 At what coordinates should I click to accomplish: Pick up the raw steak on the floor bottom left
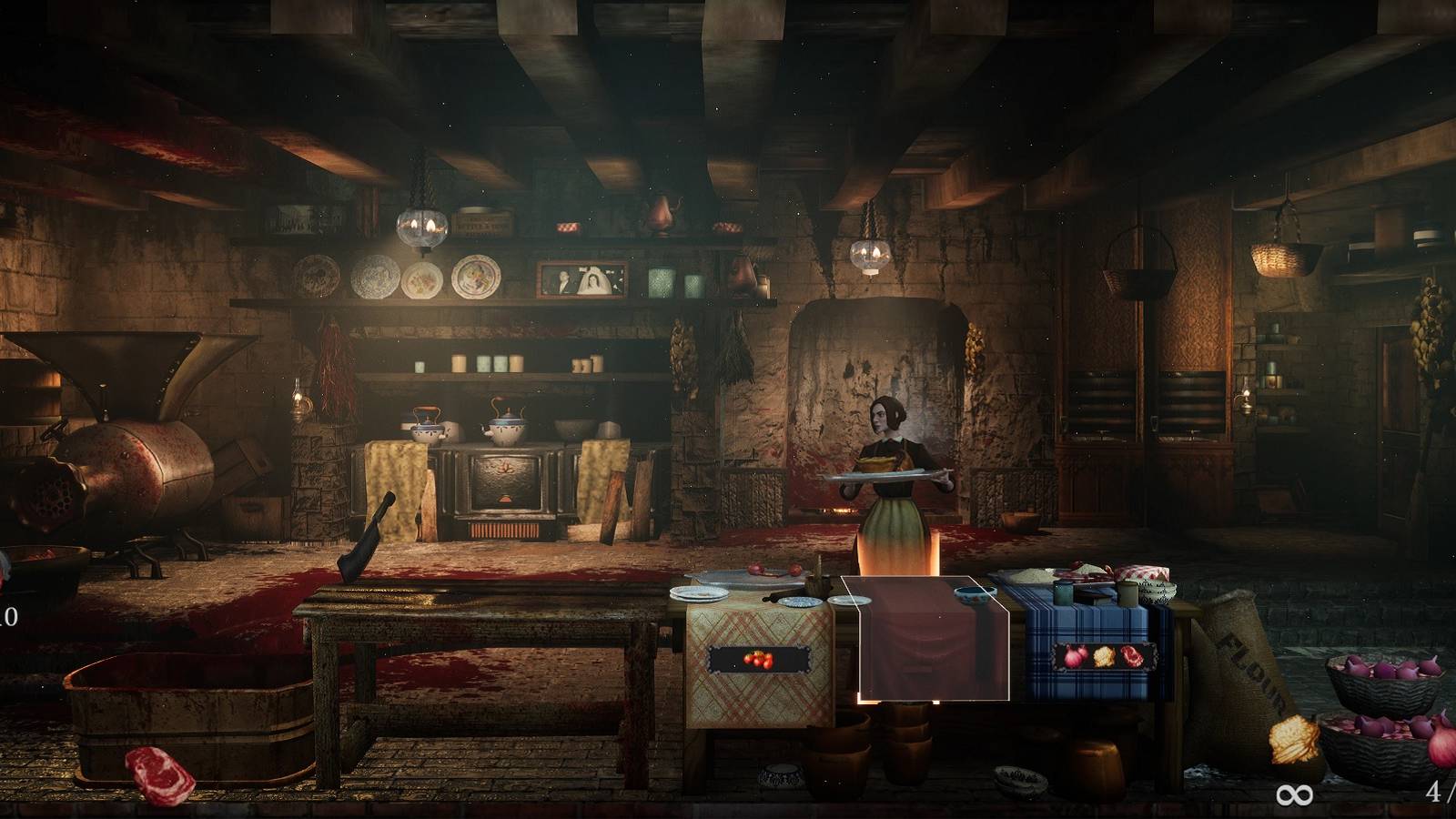tap(157, 775)
